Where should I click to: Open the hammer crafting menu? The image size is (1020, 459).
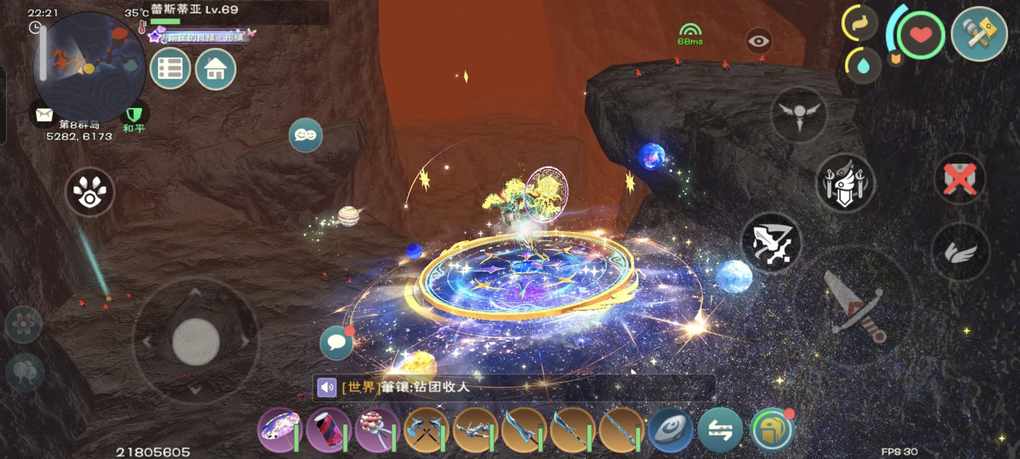(978, 35)
